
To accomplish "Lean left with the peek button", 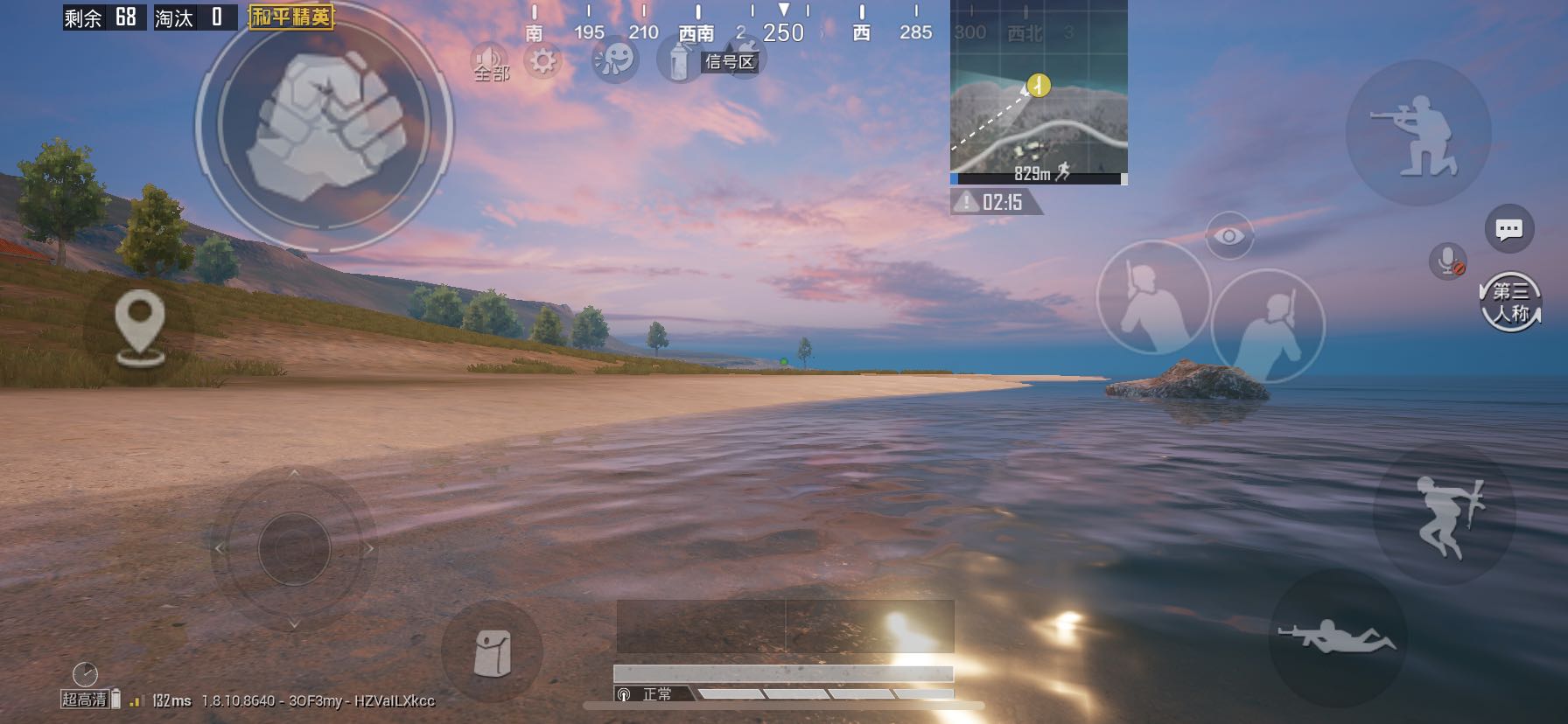I will pyautogui.click(x=1152, y=297).
